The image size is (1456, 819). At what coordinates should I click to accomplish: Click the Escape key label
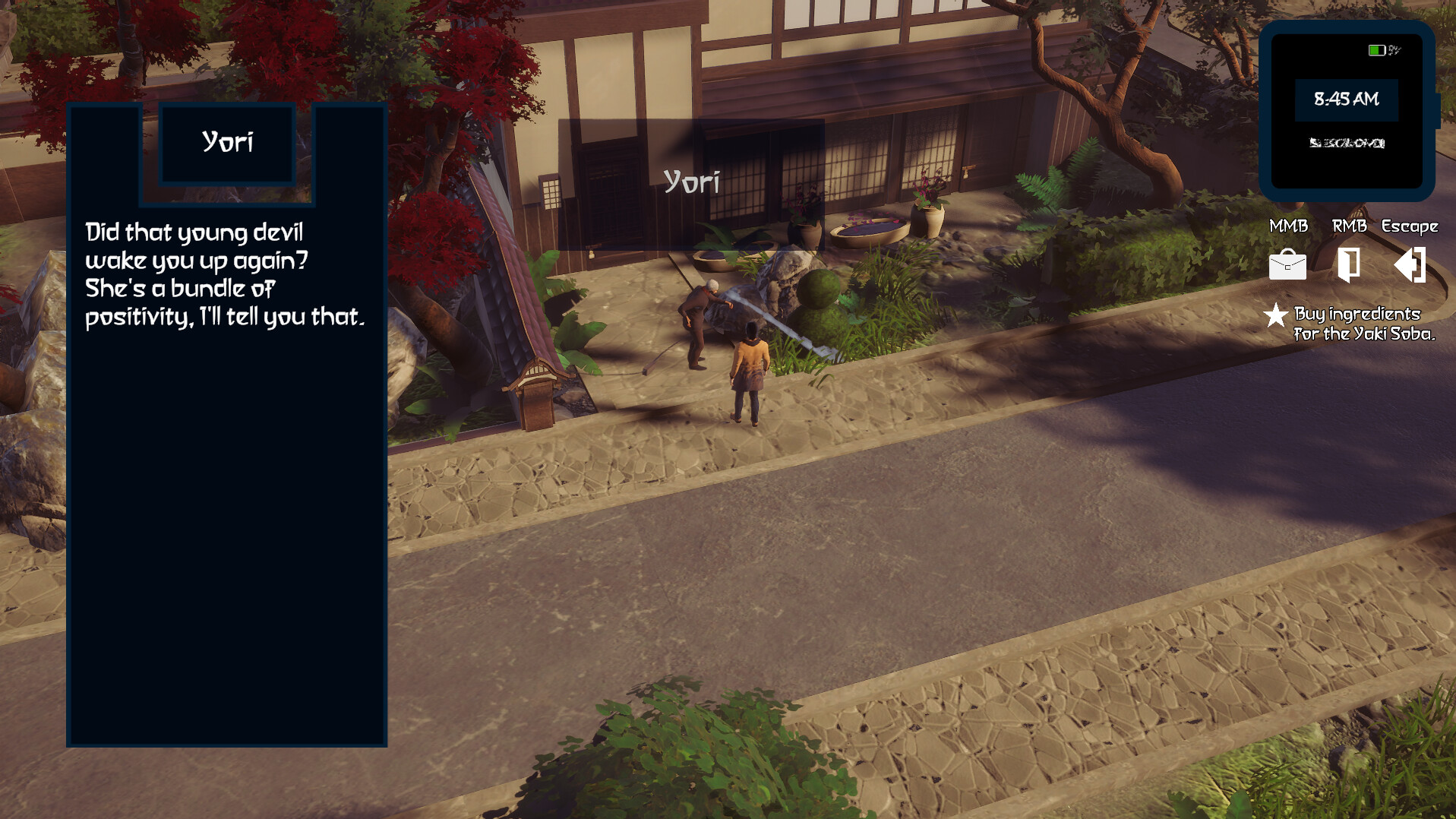pos(1409,226)
